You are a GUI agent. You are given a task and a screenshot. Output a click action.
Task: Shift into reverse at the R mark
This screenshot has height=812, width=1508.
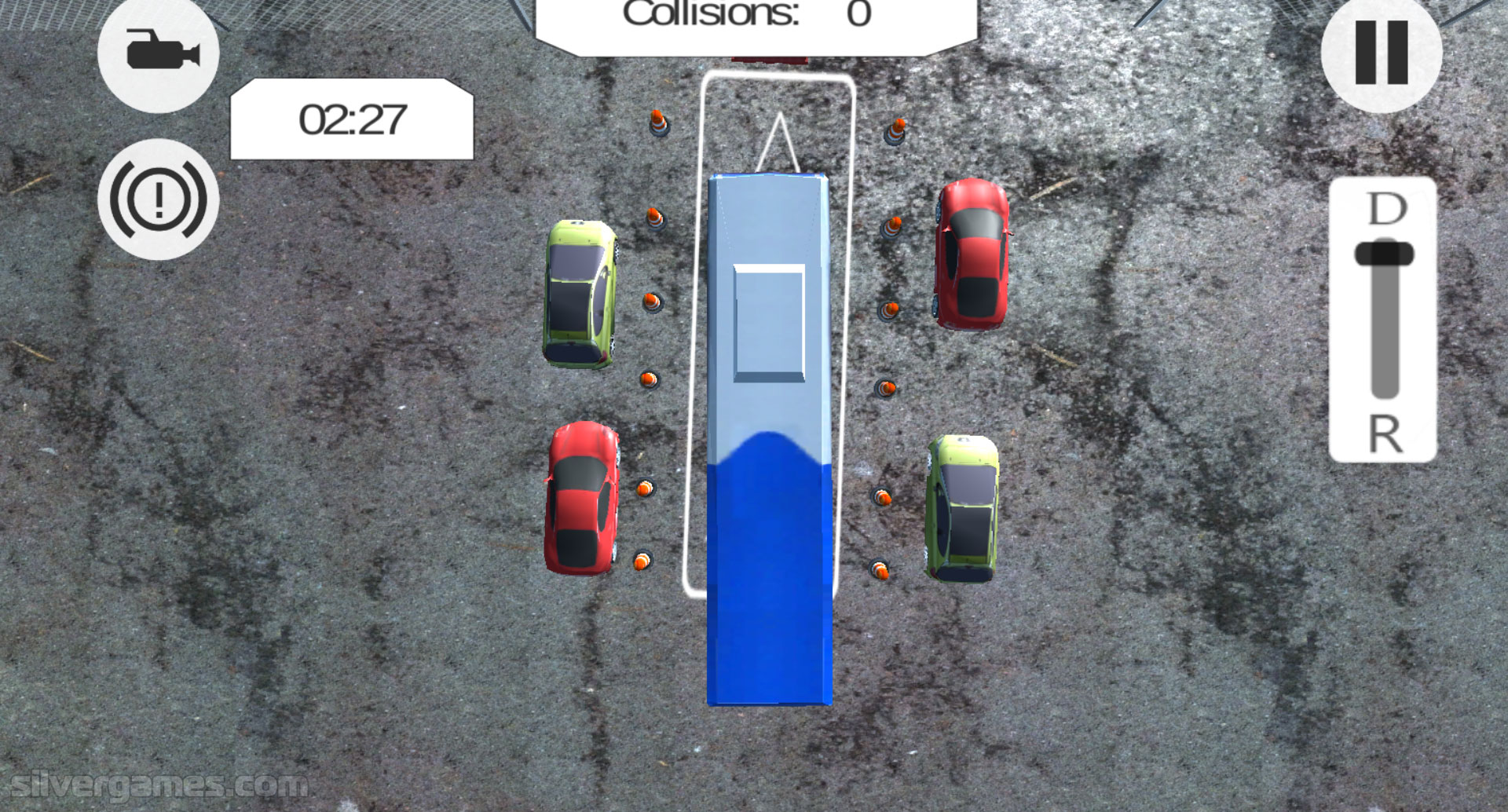coord(1385,433)
